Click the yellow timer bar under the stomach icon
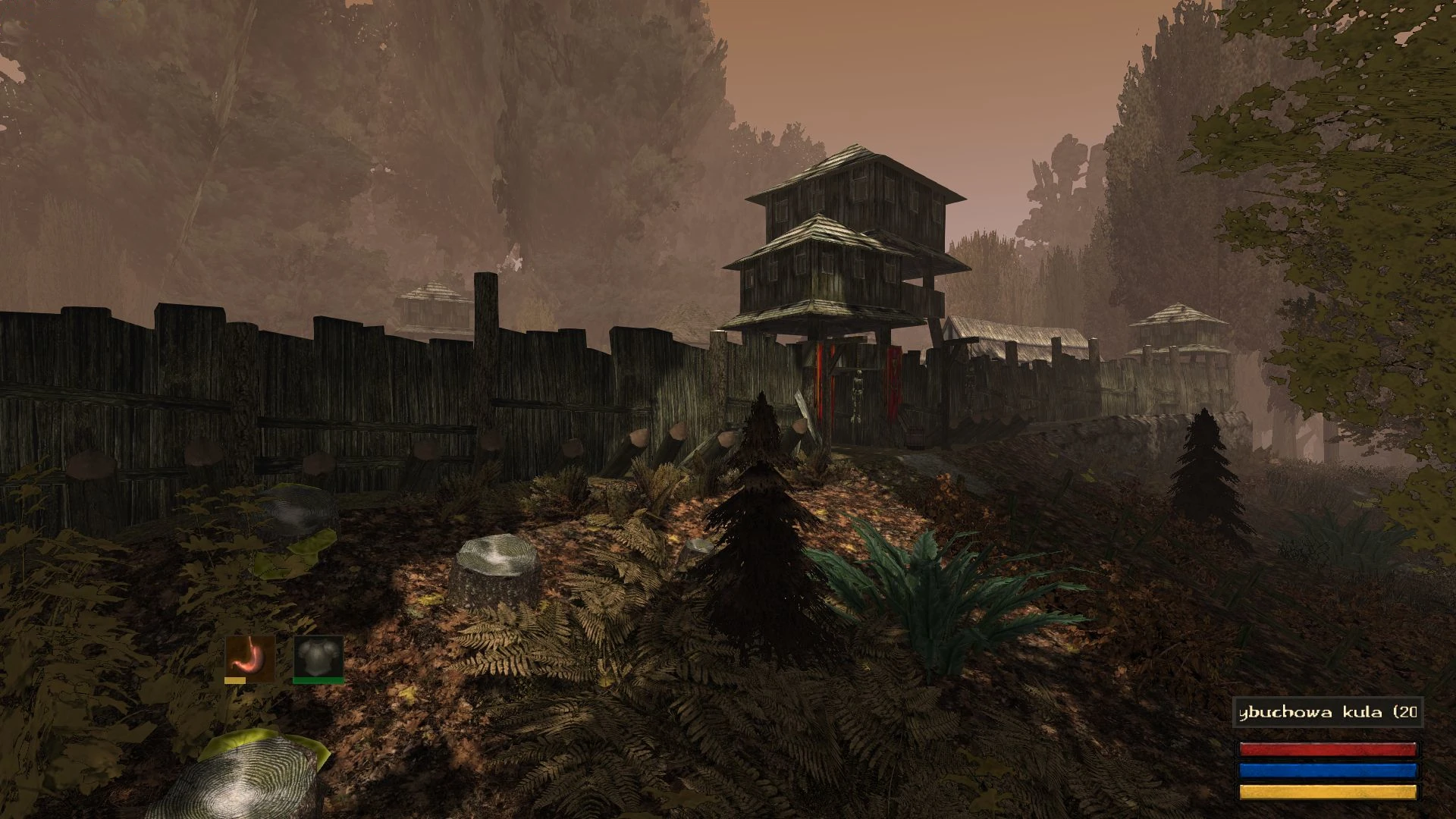The image size is (1456, 819). pyautogui.click(x=237, y=681)
